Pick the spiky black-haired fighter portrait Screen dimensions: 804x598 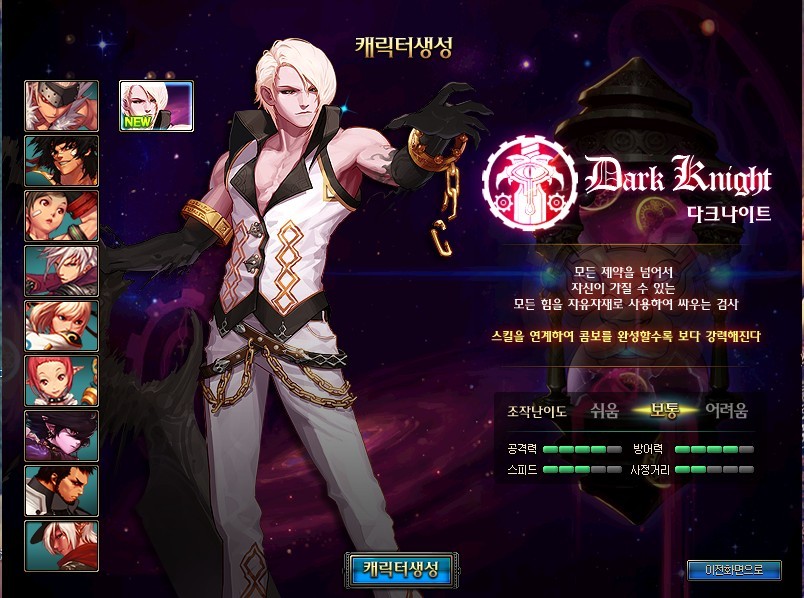61,161
